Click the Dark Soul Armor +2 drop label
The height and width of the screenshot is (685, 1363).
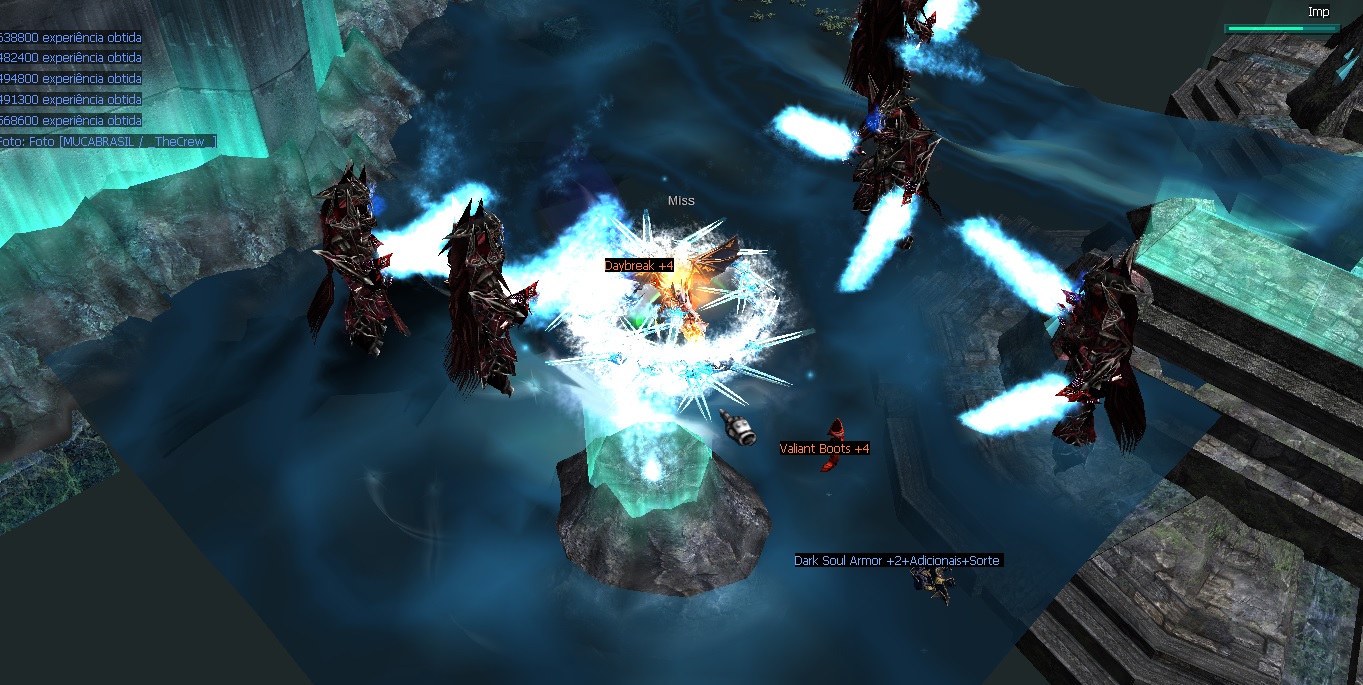[897, 561]
